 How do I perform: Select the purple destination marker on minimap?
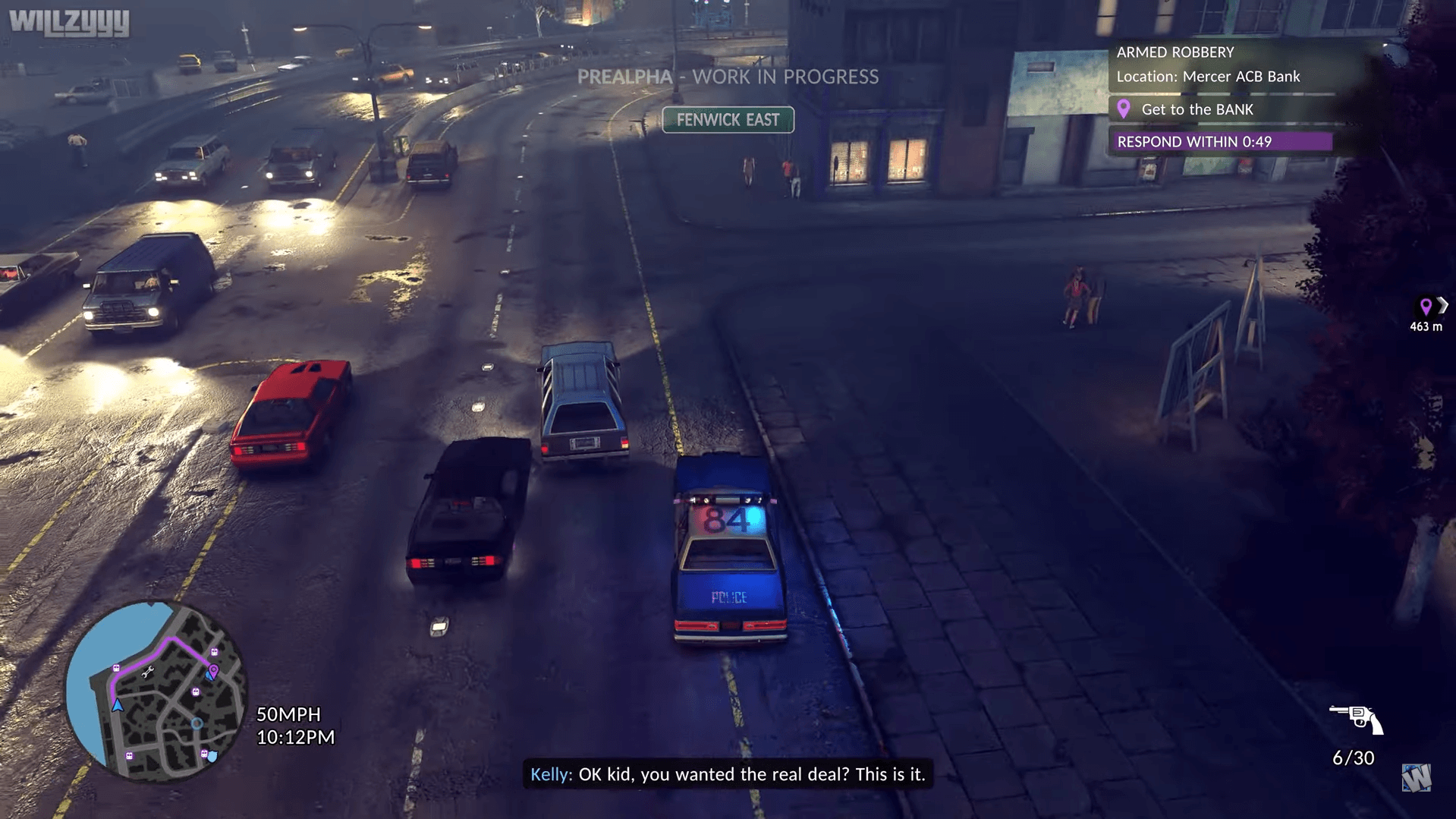pyautogui.click(x=214, y=671)
